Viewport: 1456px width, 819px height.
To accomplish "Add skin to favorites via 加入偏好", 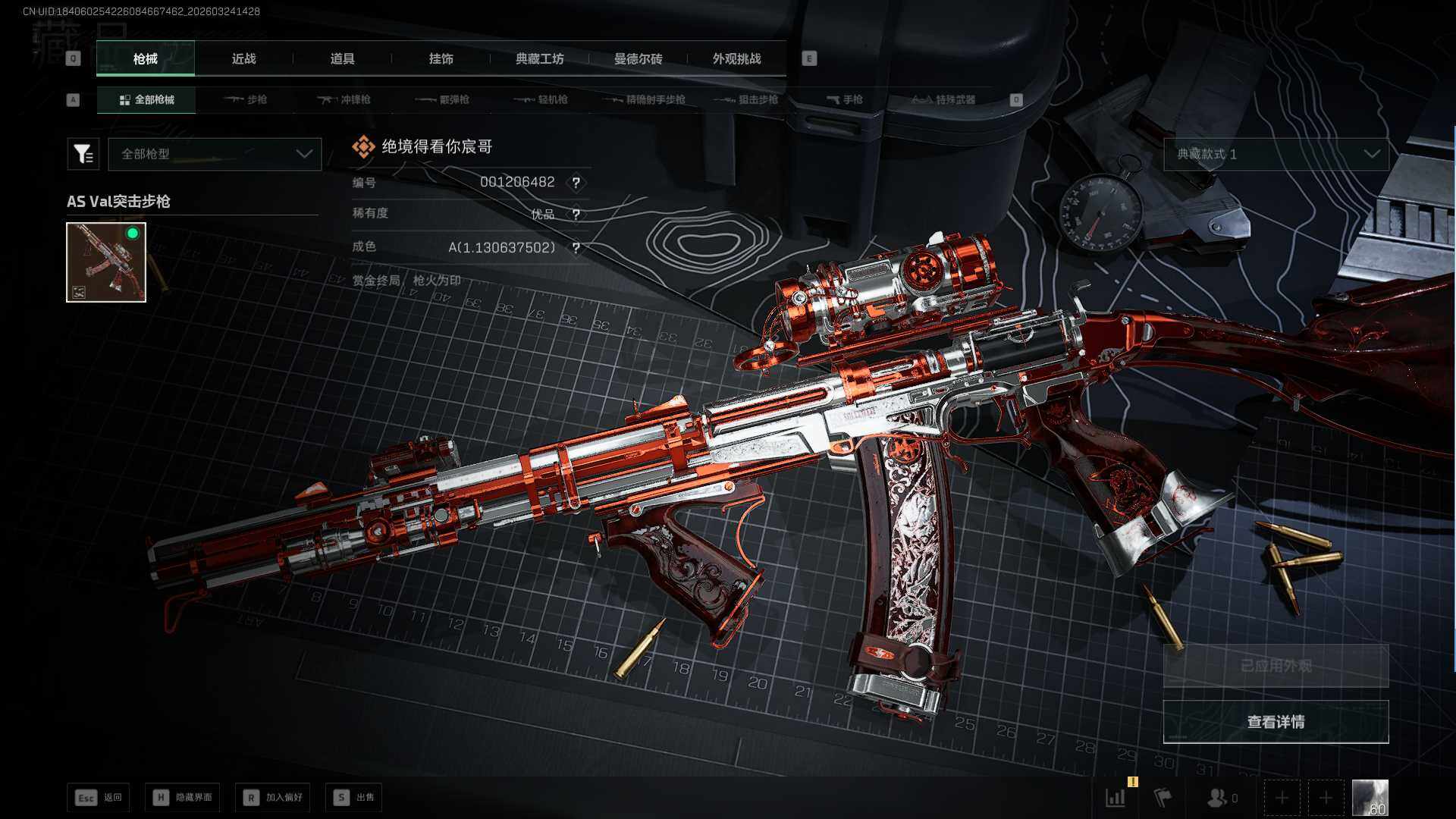I will 273,798.
